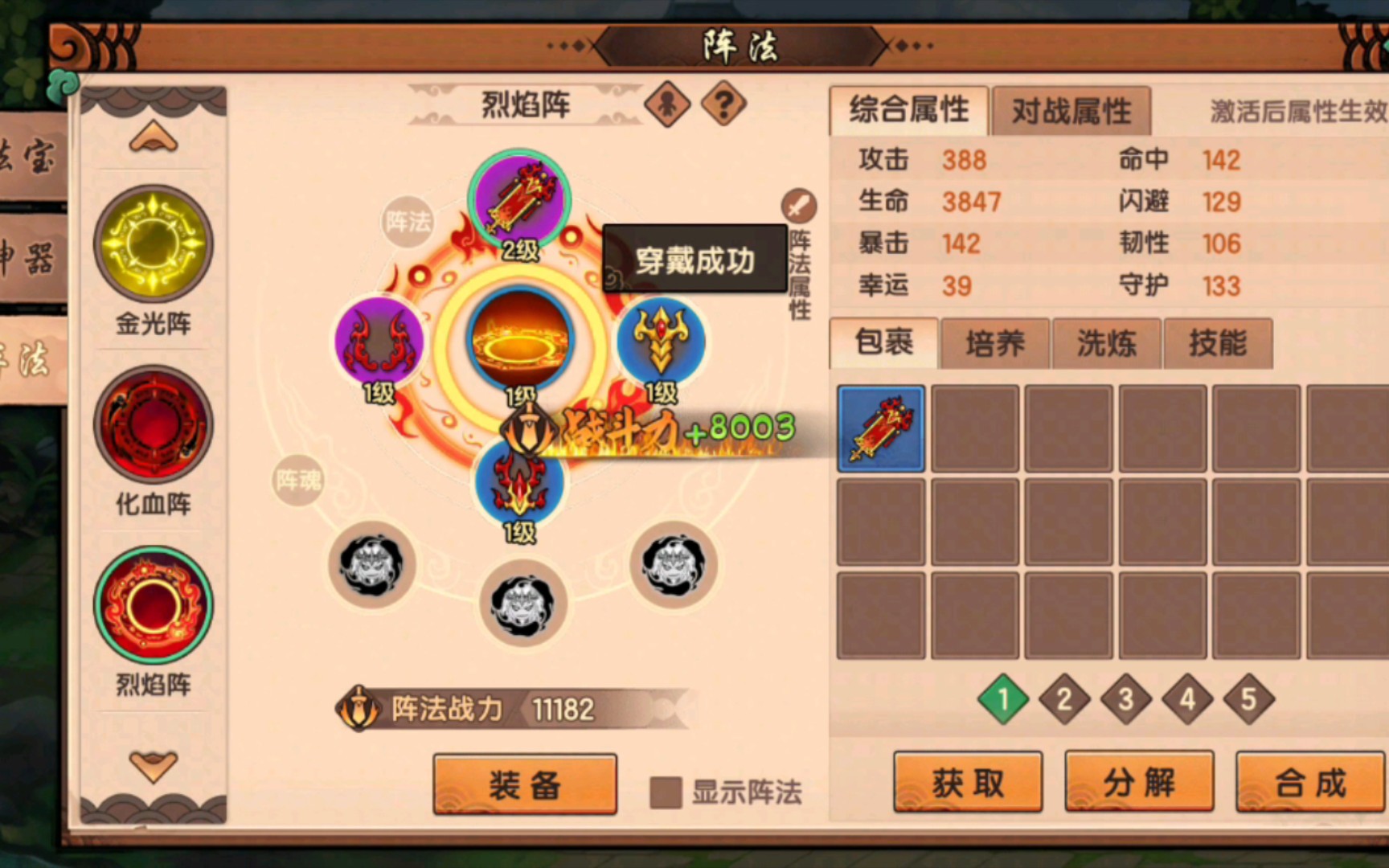Open the help question mark icon

tap(723, 104)
